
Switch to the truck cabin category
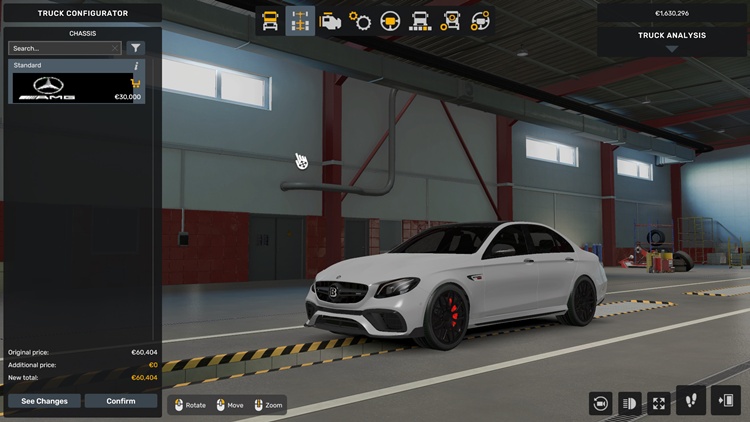point(270,21)
